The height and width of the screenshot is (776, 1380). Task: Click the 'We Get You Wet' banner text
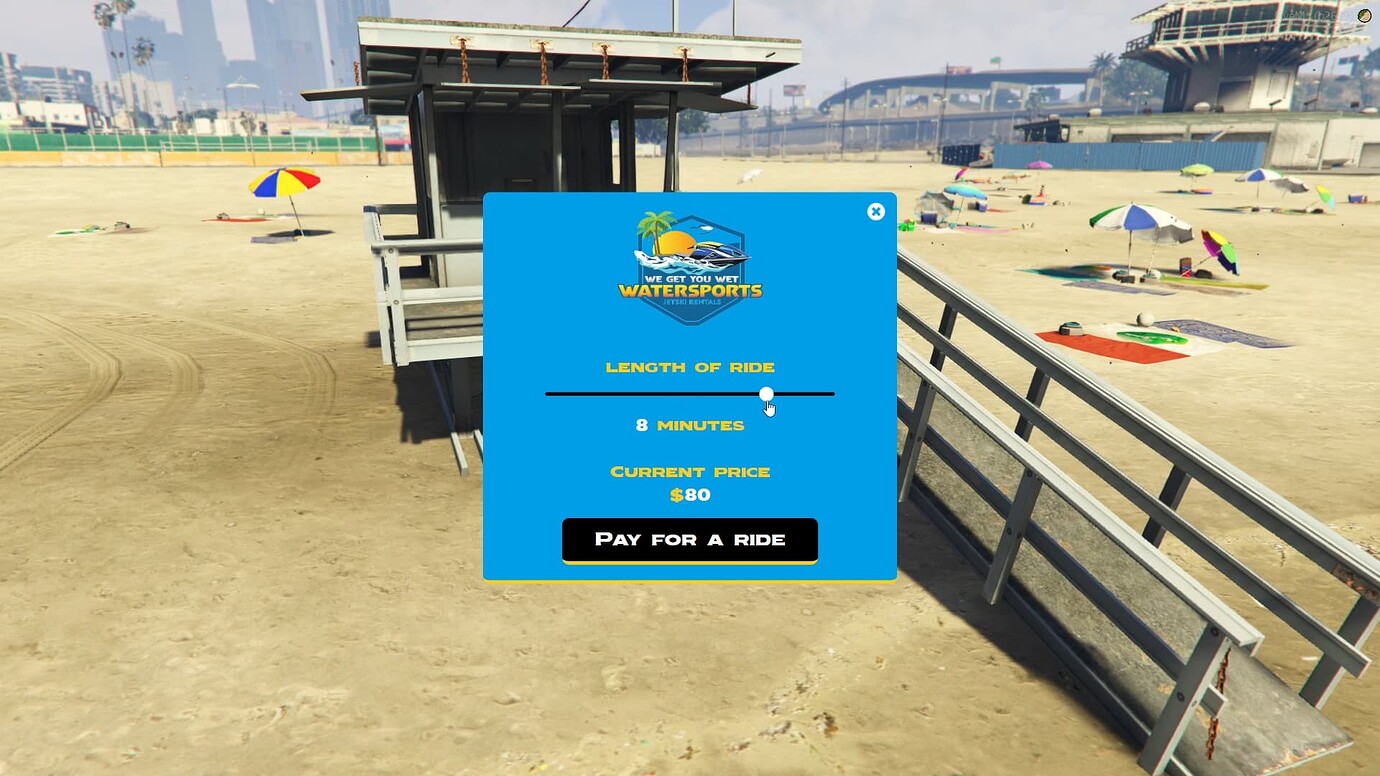click(691, 279)
